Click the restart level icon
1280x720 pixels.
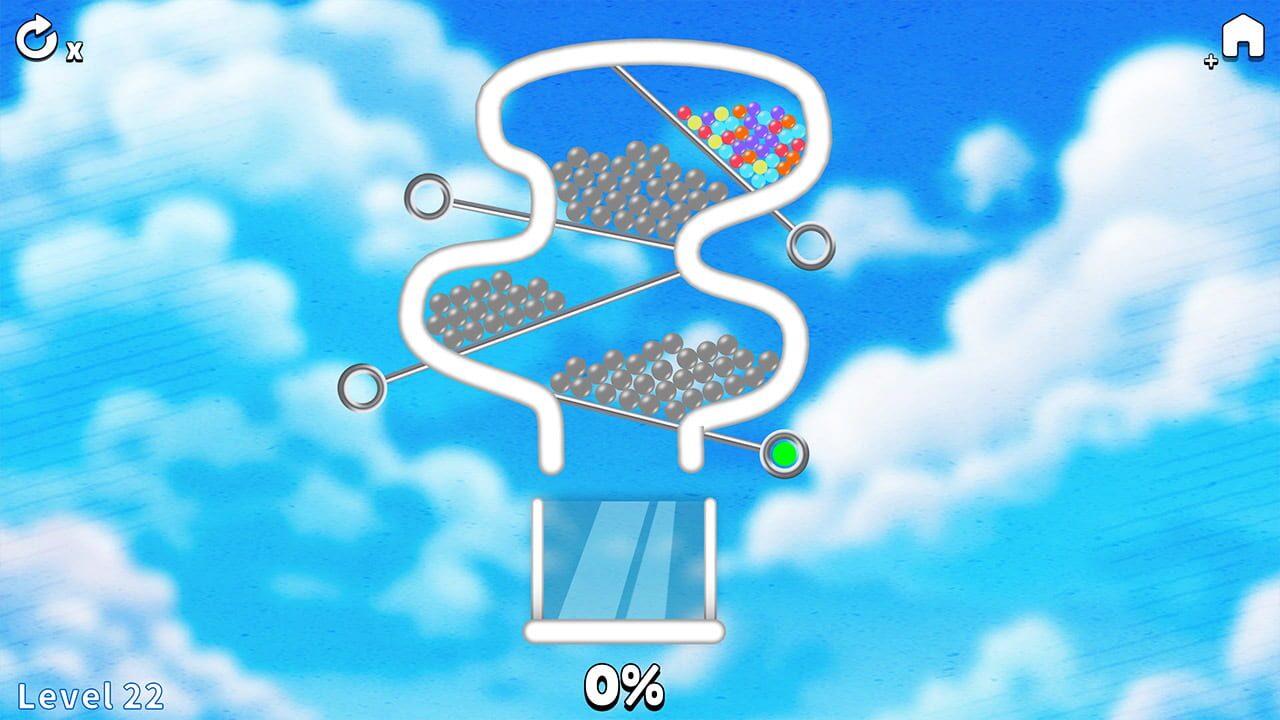pos(37,38)
